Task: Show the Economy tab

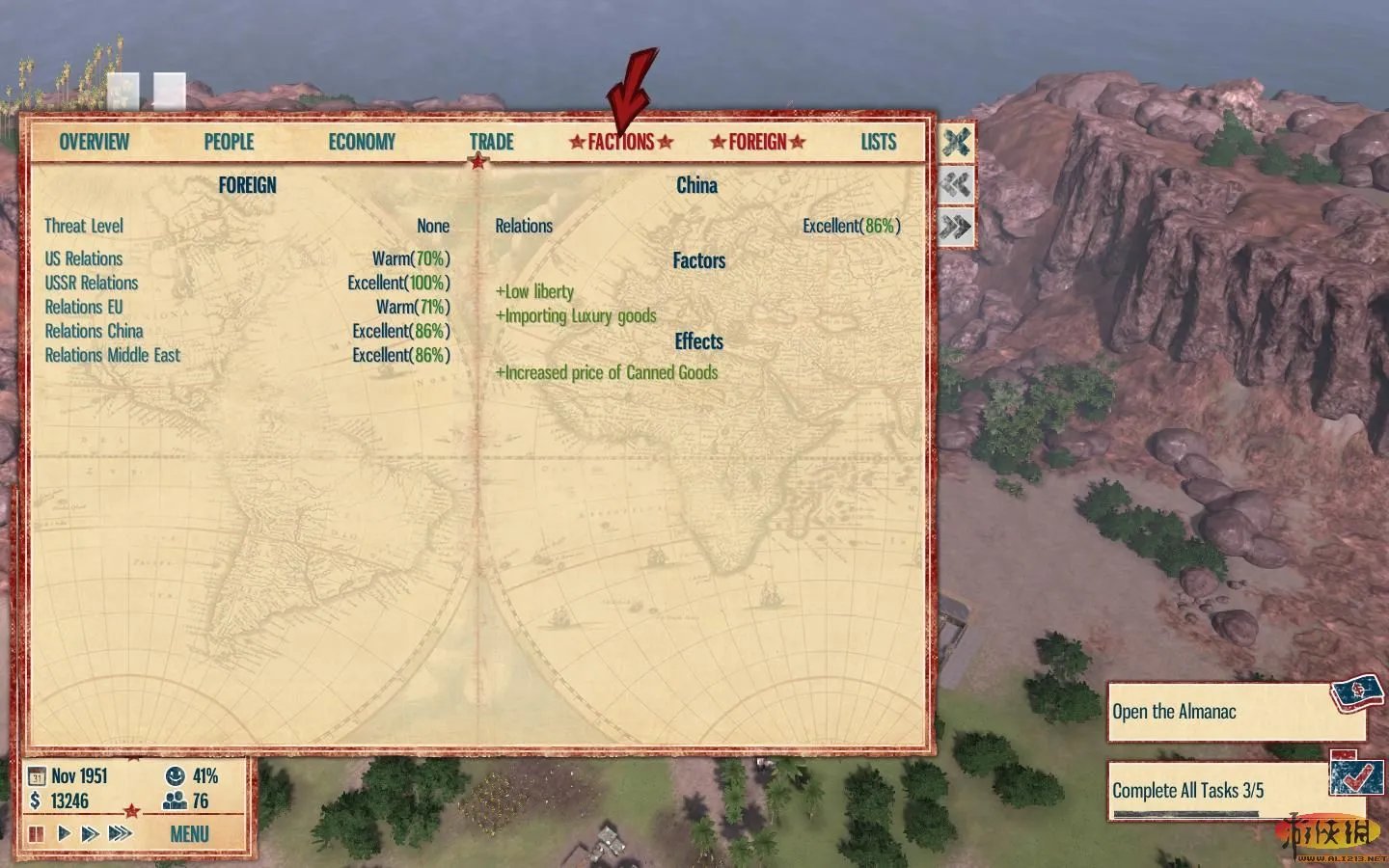Action: click(x=362, y=142)
